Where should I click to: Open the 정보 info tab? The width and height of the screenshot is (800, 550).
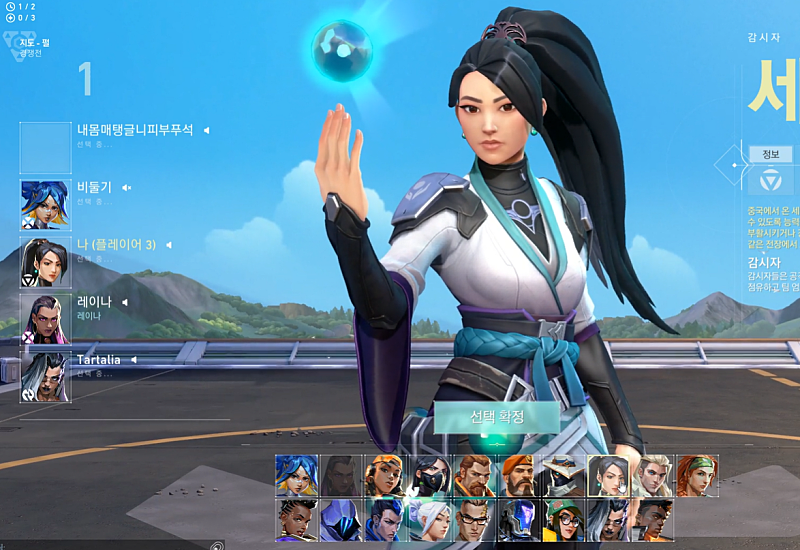coord(770,154)
